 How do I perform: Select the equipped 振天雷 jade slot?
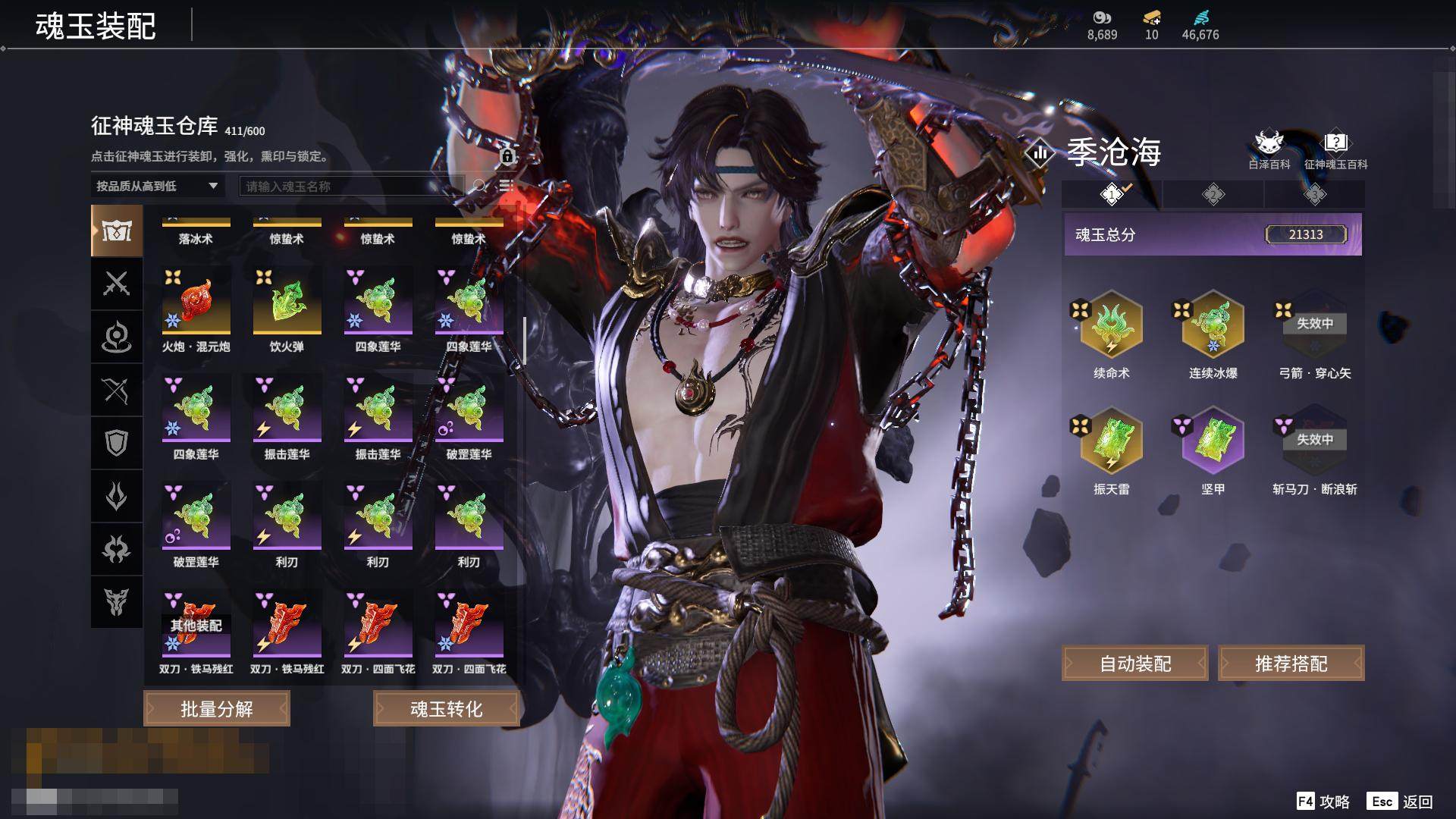coord(1111,441)
